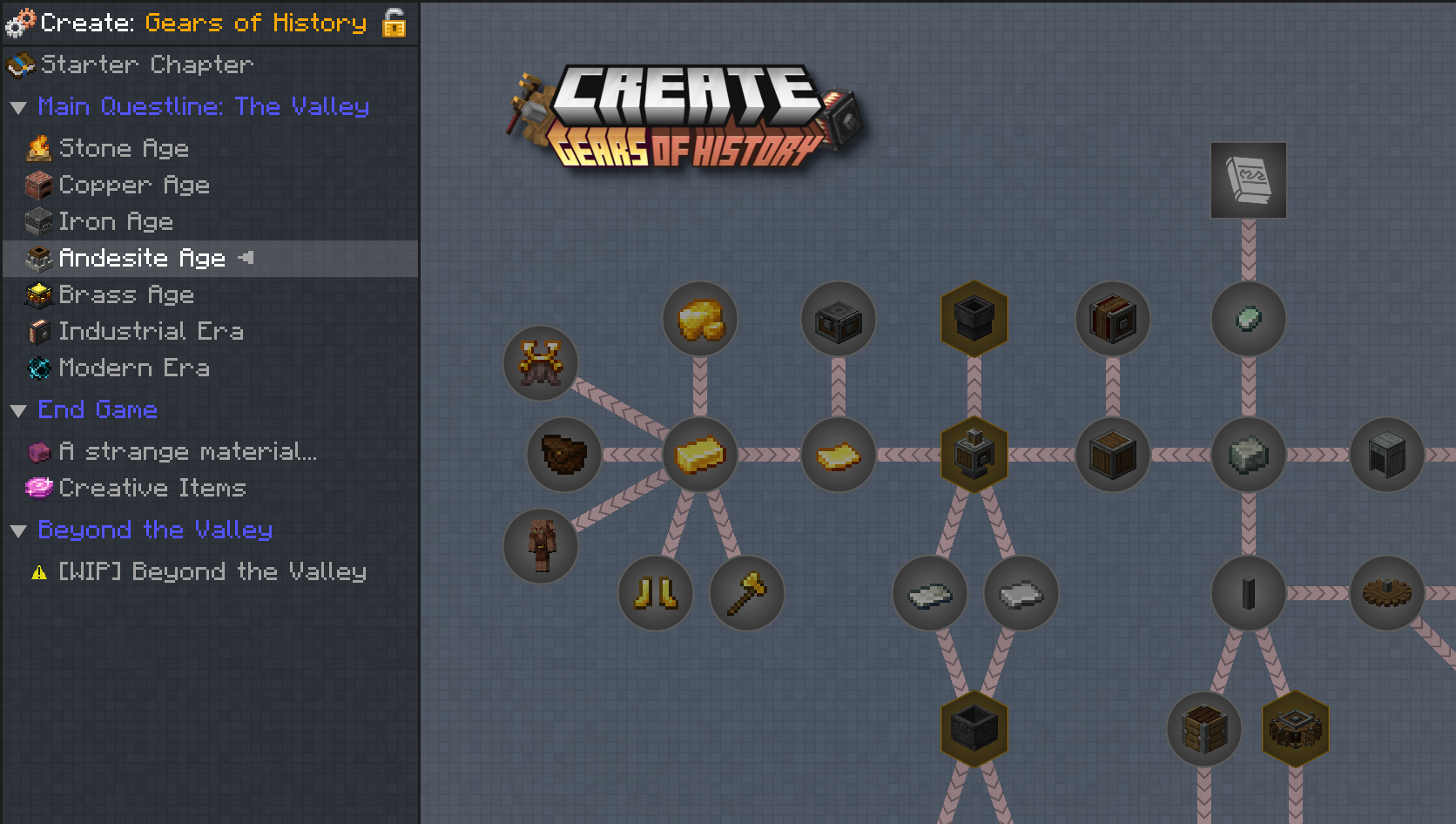The height and width of the screenshot is (824, 1456).
Task: Open the gold ingot quest node
Action: pos(700,453)
